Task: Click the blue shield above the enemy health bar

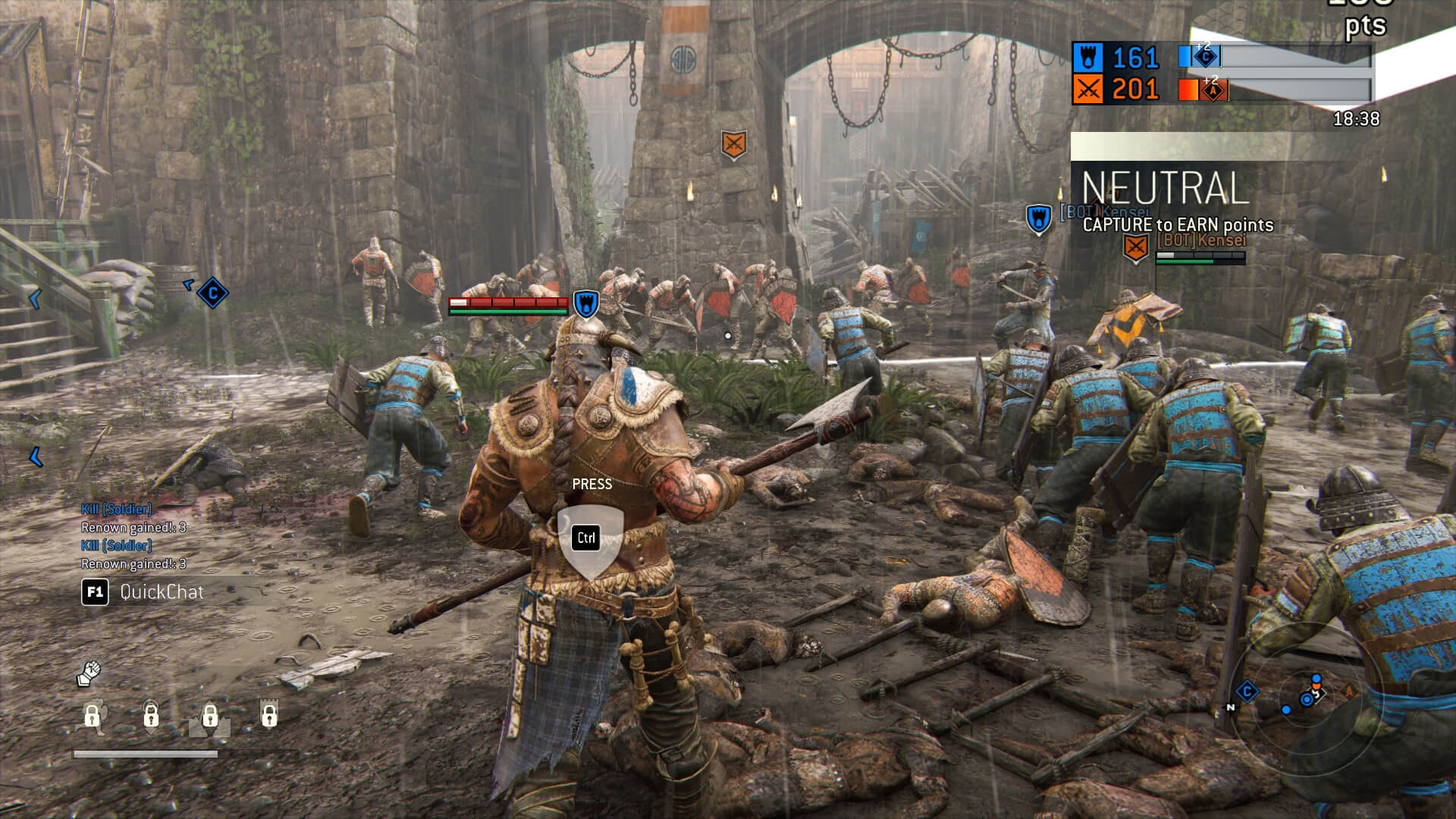Action: (x=585, y=303)
